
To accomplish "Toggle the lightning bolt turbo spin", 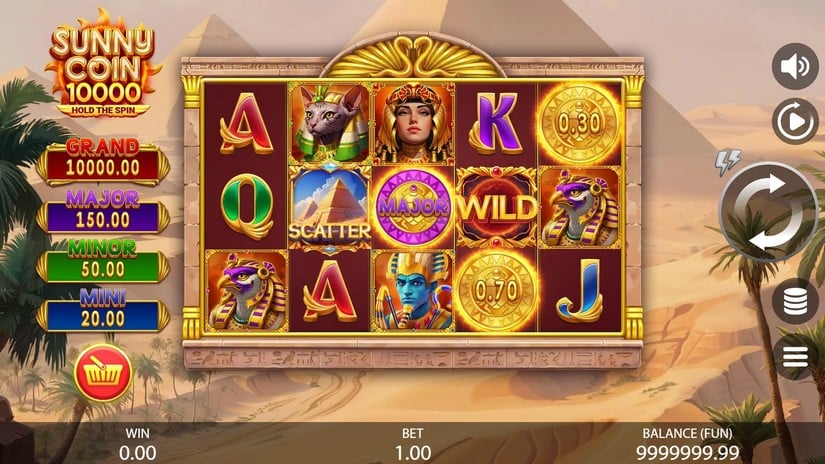I will pos(726,161).
